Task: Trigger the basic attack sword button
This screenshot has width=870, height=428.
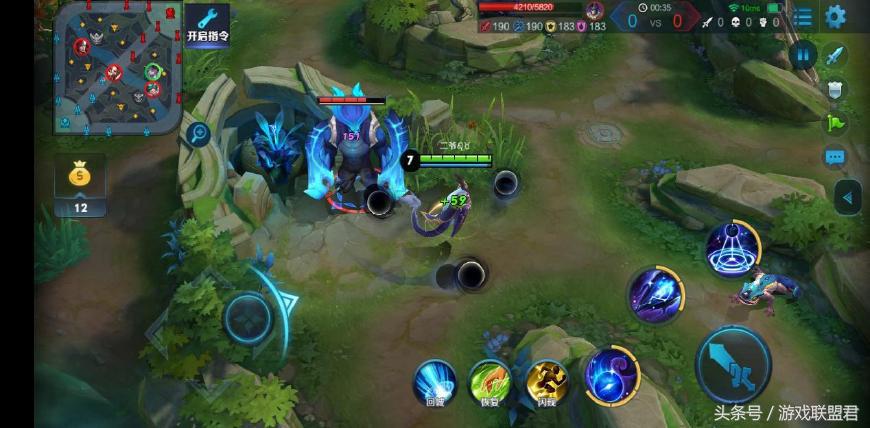Action: tap(733, 365)
